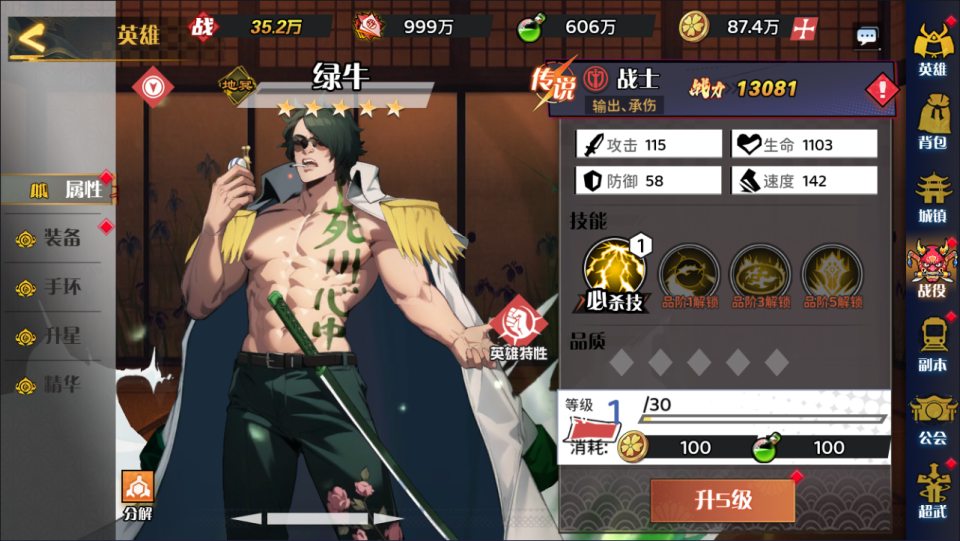Go back with the yellow arrow
This screenshot has width=960, height=541.
(x=32, y=40)
